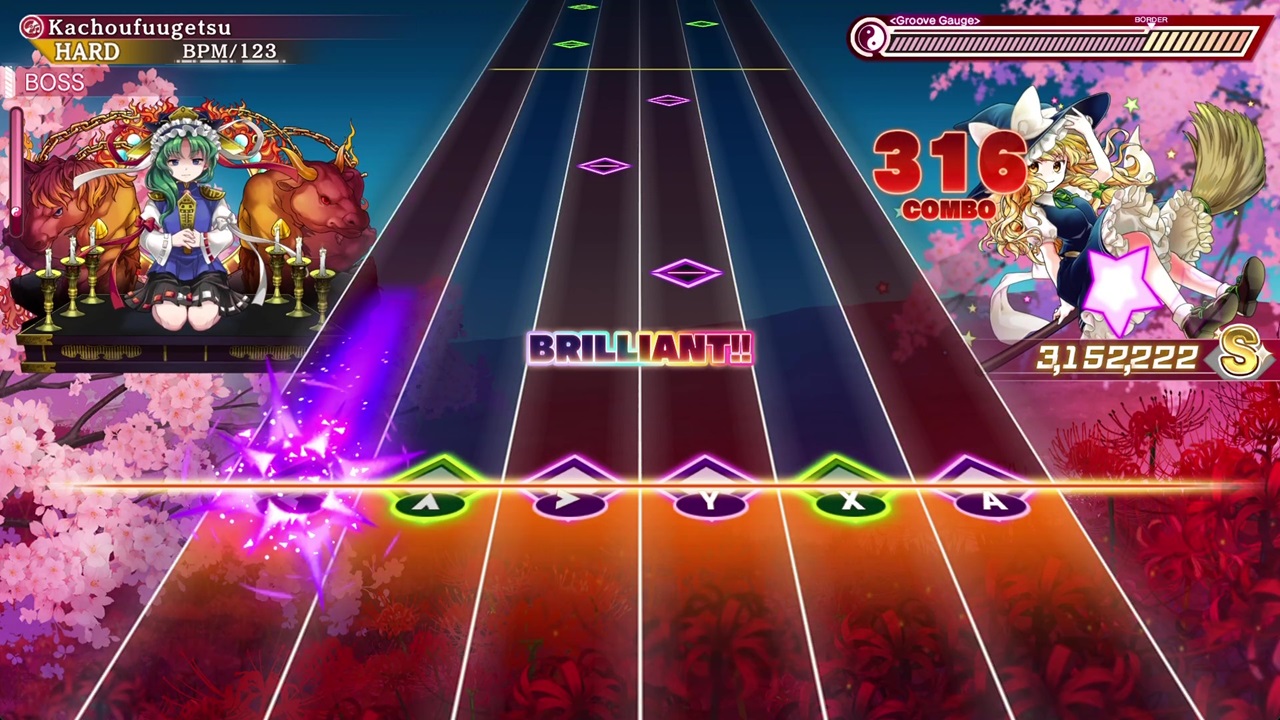Select the yin-yang Groove Gauge icon
This screenshot has height=720, width=1280.
coord(873,37)
